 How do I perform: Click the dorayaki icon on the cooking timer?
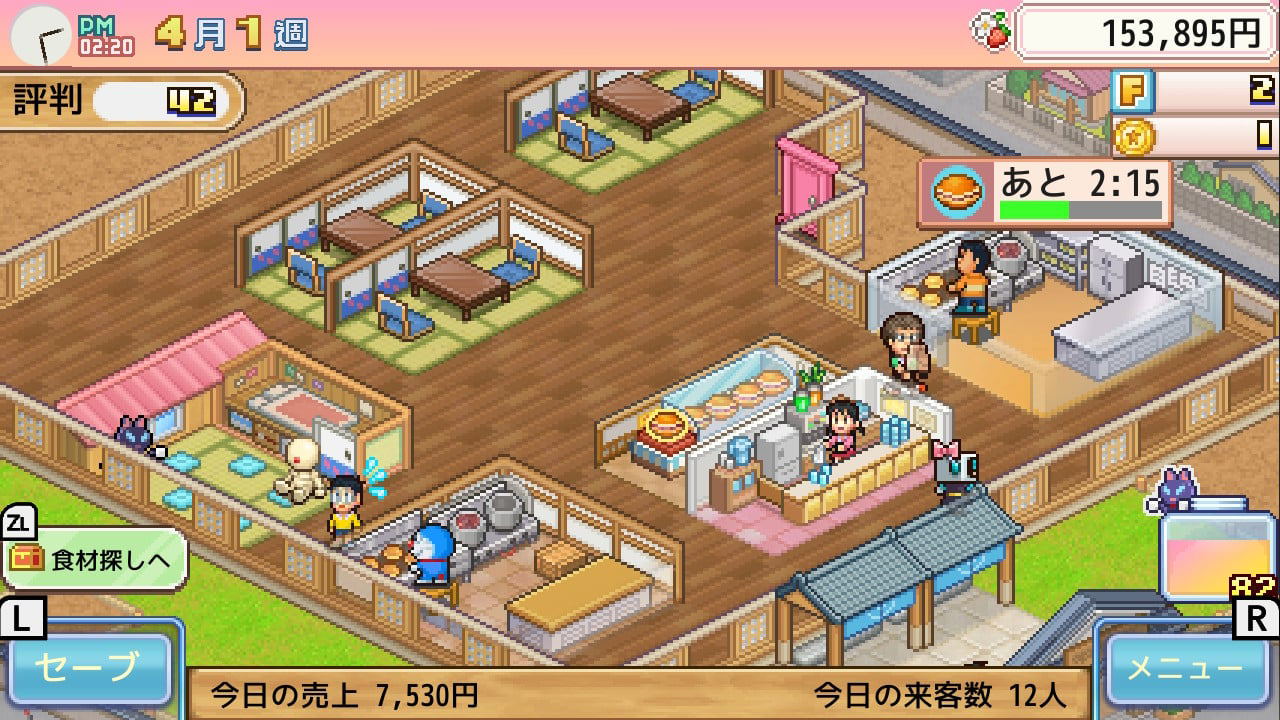(x=957, y=191)
